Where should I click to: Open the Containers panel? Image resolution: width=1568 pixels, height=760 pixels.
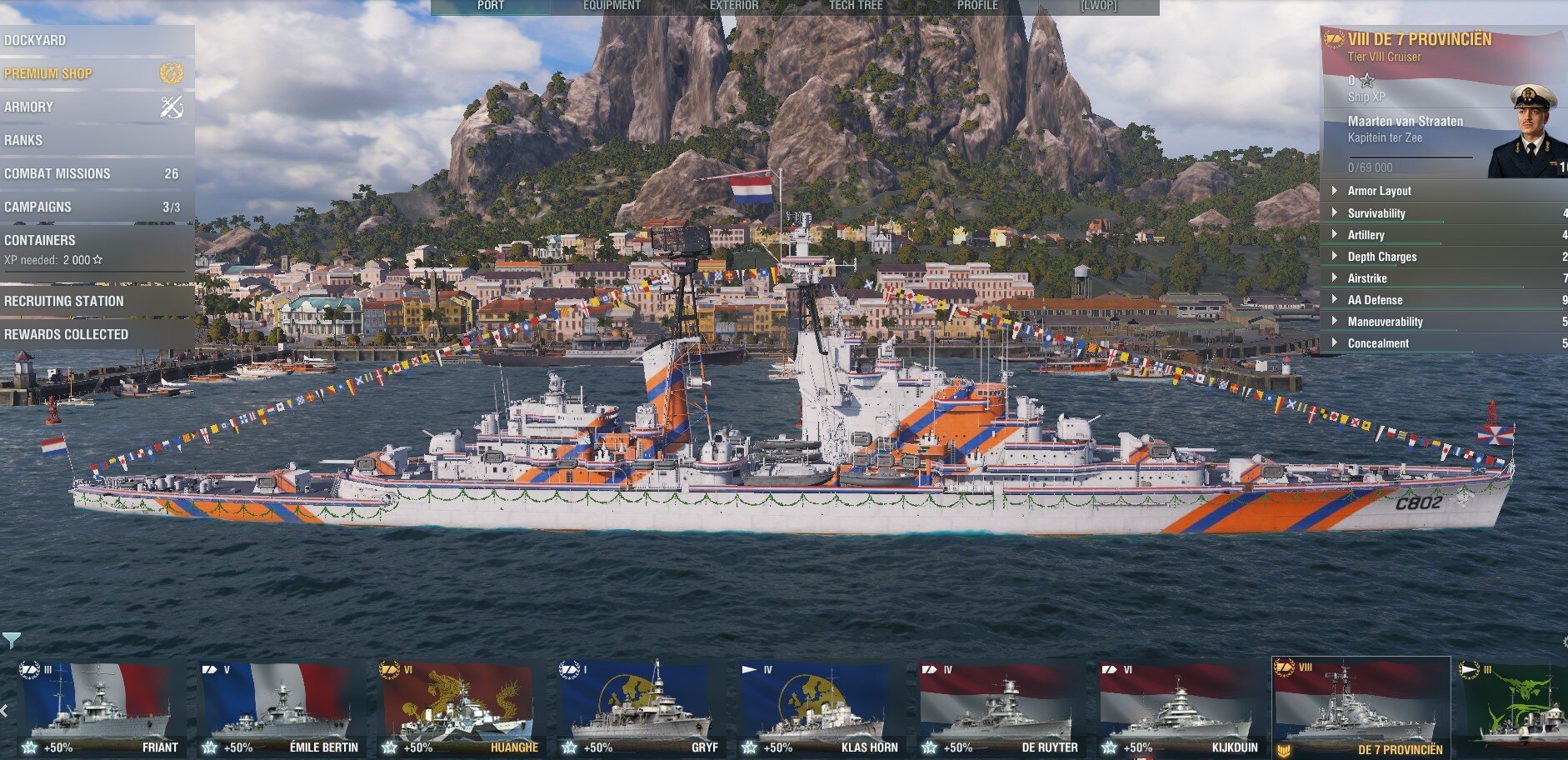(40, 240)
